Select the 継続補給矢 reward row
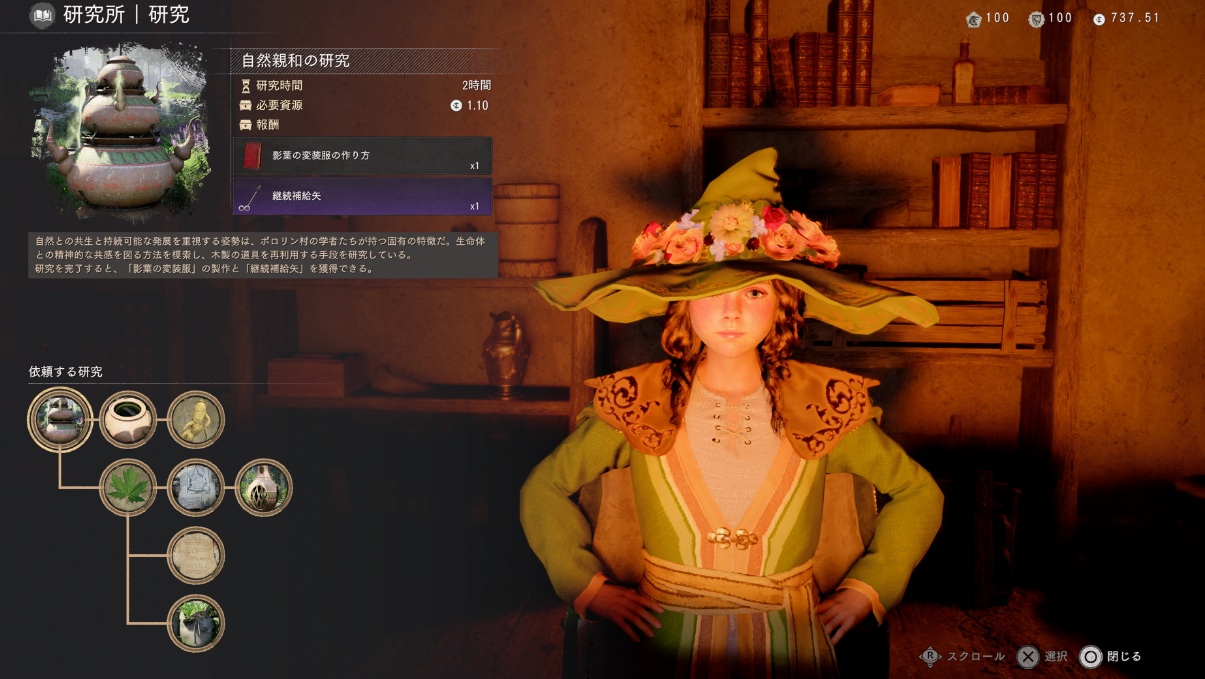 click(362, 196)
